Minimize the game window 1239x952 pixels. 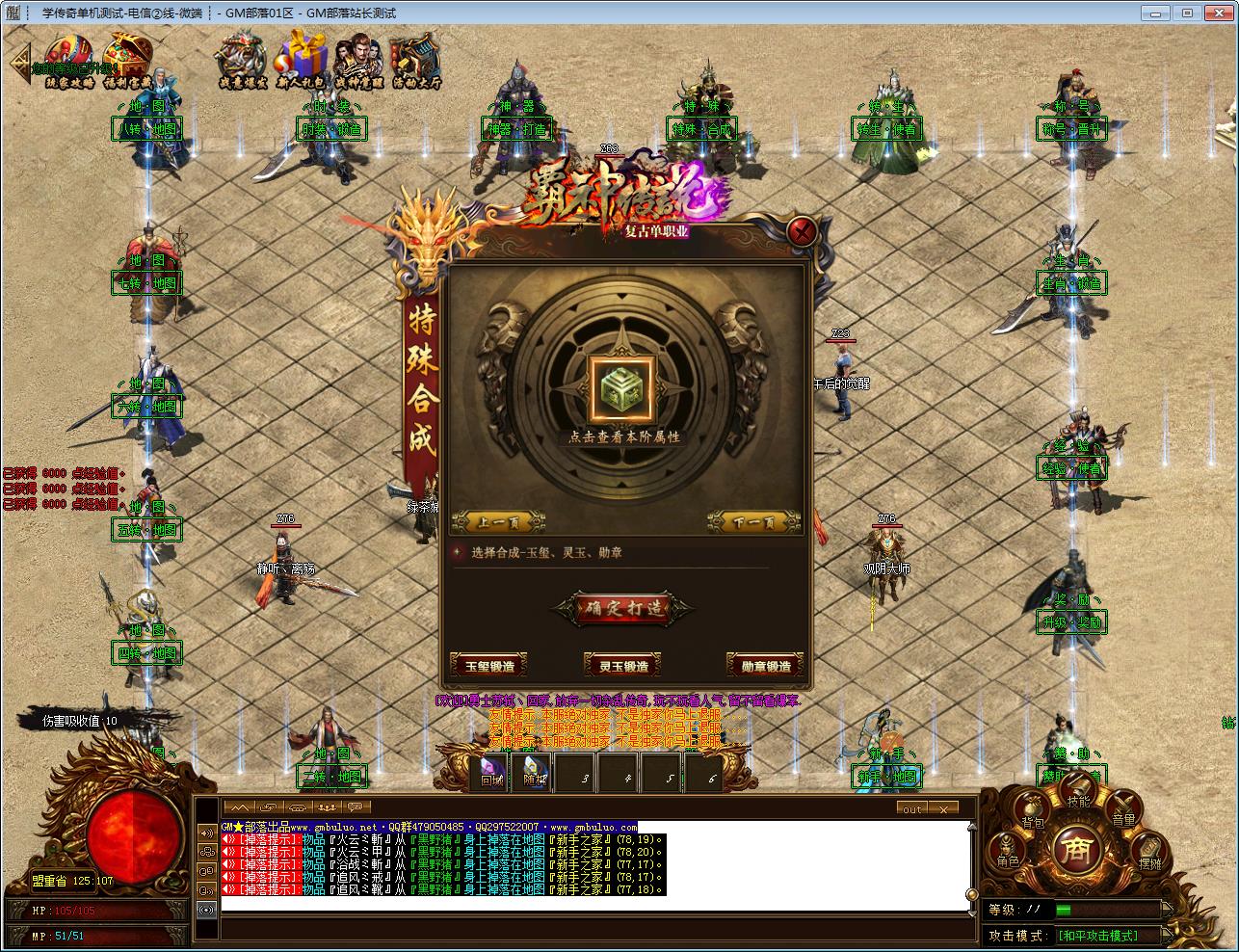pyautogui.click(x=1155, y=13)
